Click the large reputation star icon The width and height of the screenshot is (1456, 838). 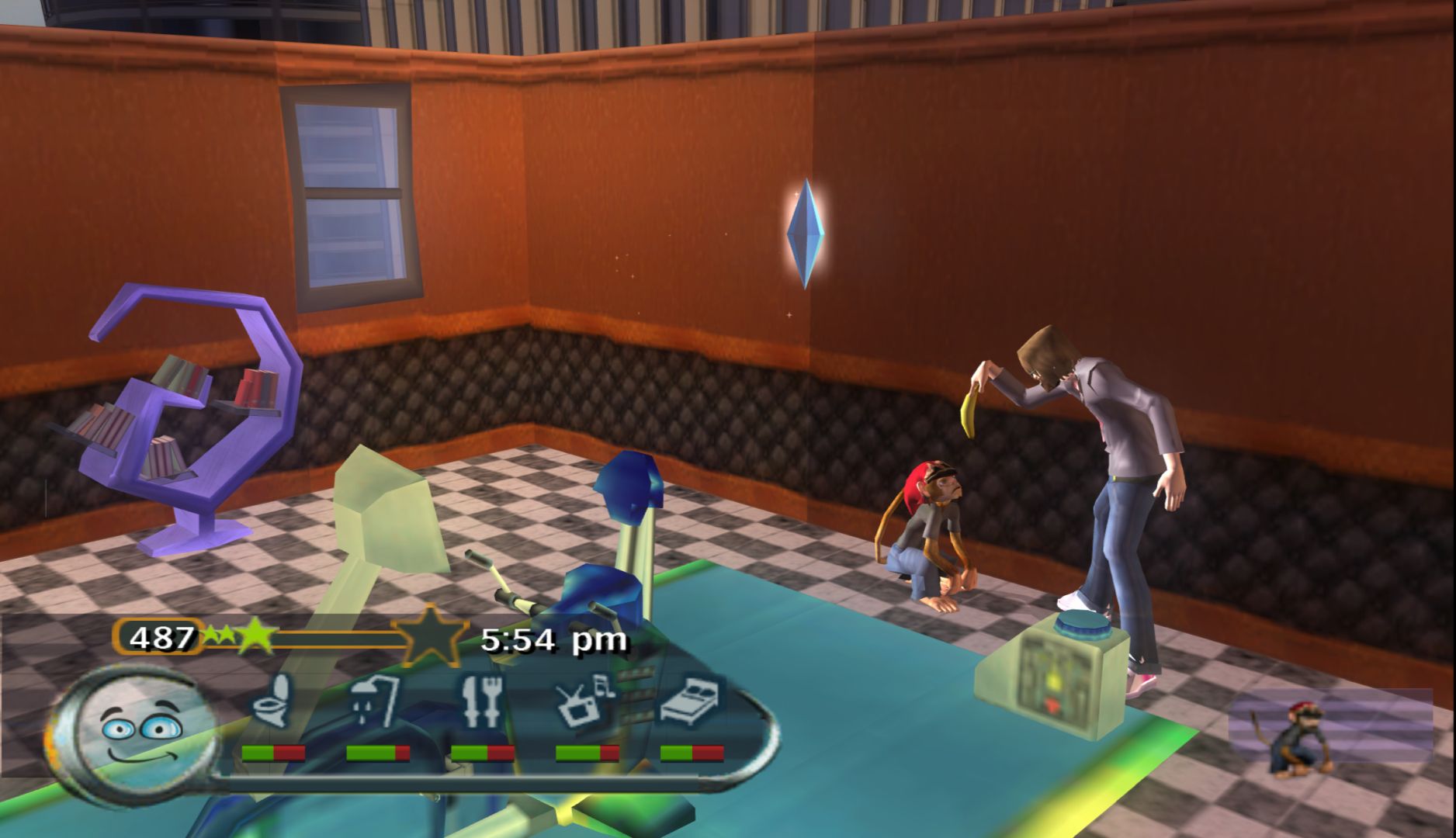pos(430,637)
